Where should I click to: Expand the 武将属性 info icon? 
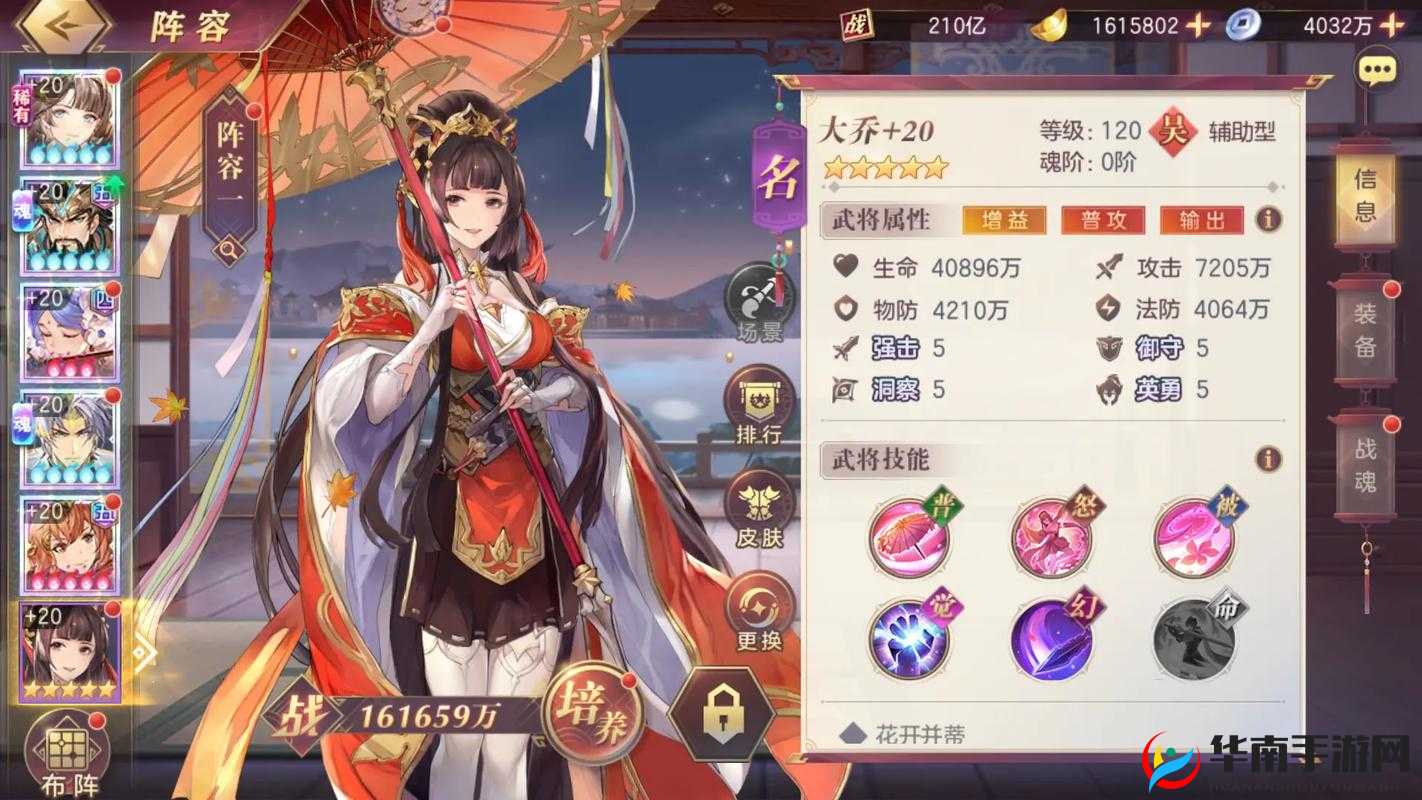tap(1267, 220)
